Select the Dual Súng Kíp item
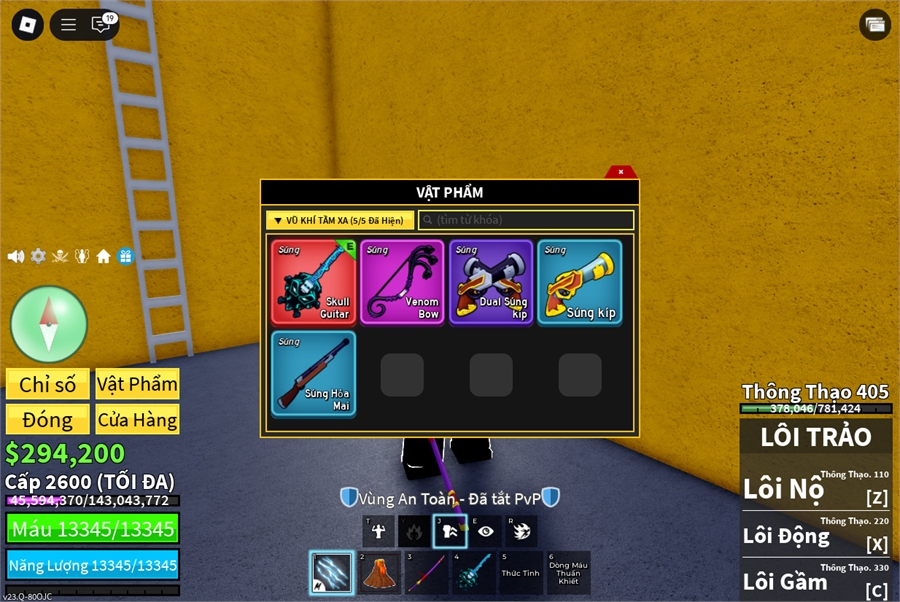The height and width of the screenshot is (602, 900). click(491, 281)
